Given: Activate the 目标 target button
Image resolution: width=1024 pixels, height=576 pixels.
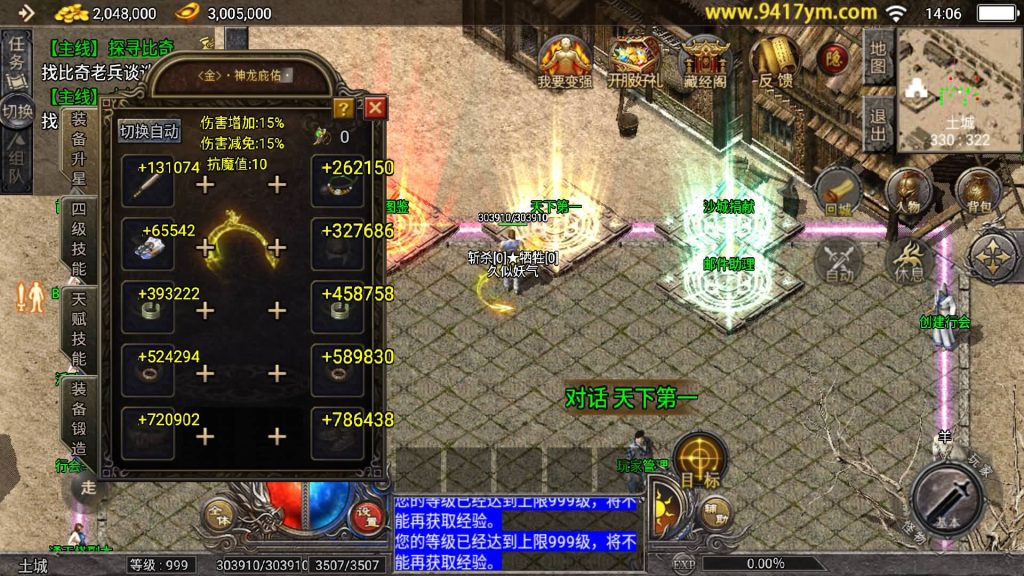Looking at the screenshot, I should click(700, 461).
